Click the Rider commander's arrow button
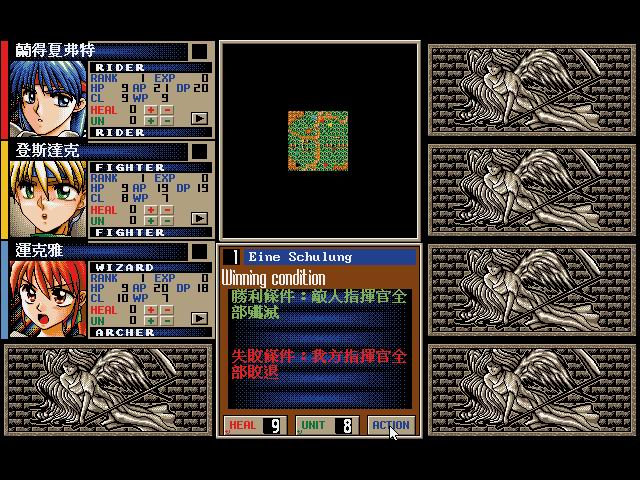 coord(200,118)
